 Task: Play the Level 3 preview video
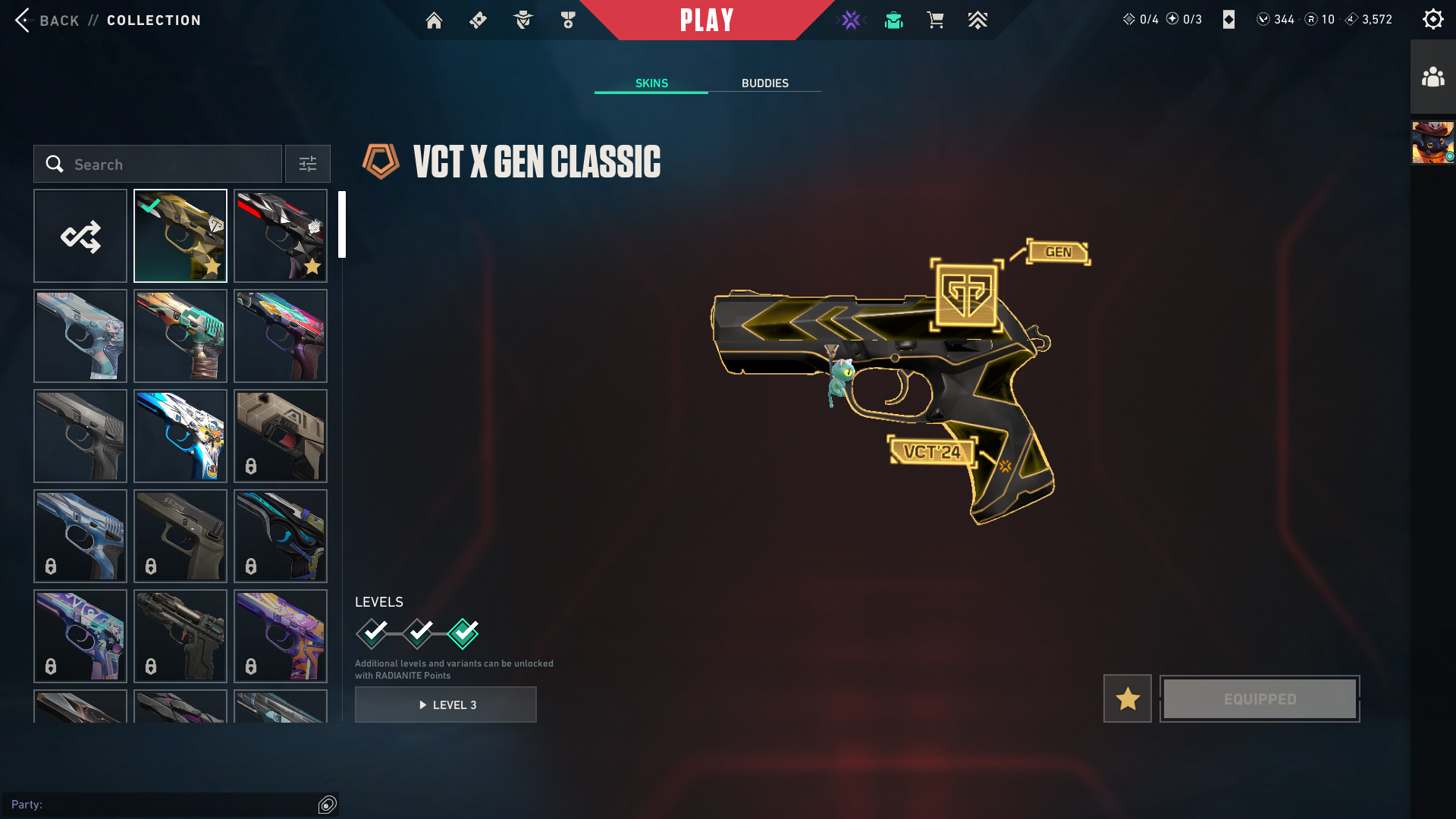pos(446,705)
